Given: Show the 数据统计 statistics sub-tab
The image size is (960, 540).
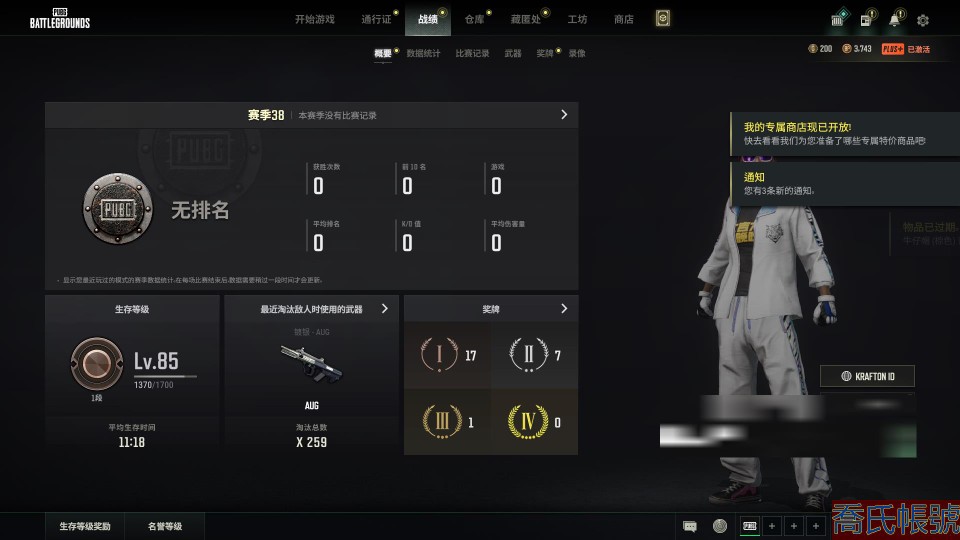Looking at the screenshot, I should point(423,53).
